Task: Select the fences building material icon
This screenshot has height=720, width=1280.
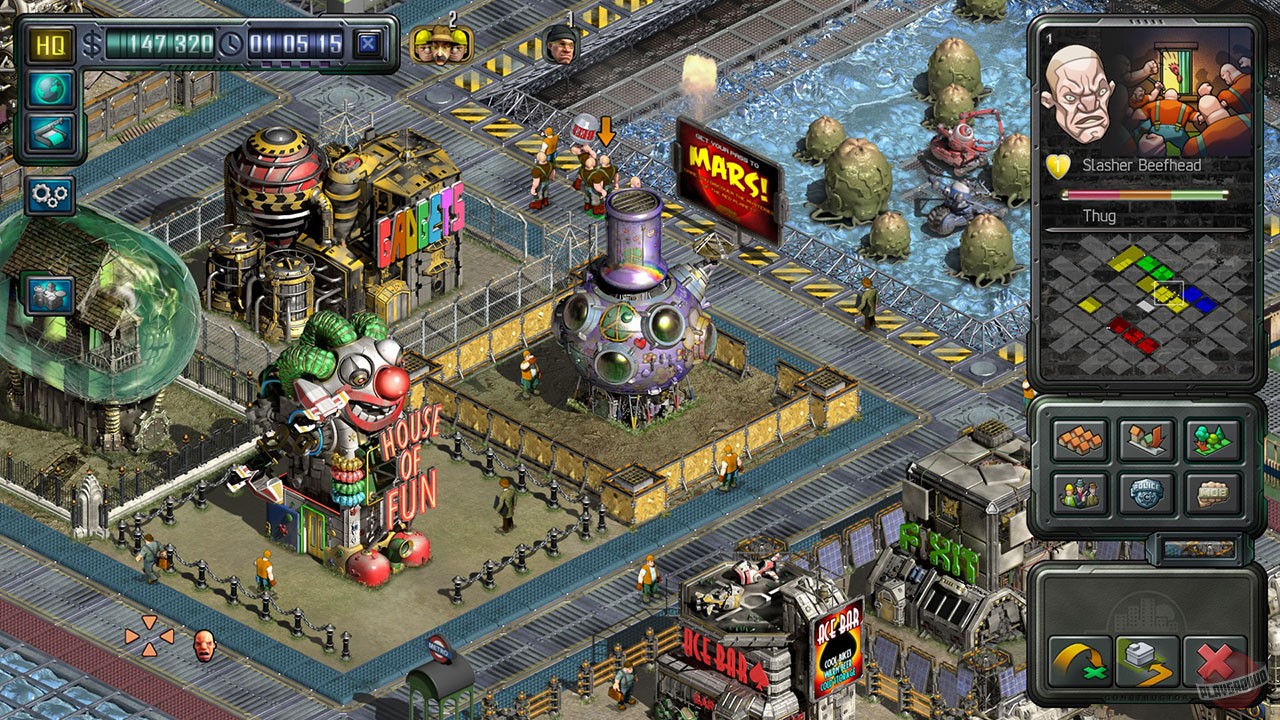Action: tap(1080, 438)
